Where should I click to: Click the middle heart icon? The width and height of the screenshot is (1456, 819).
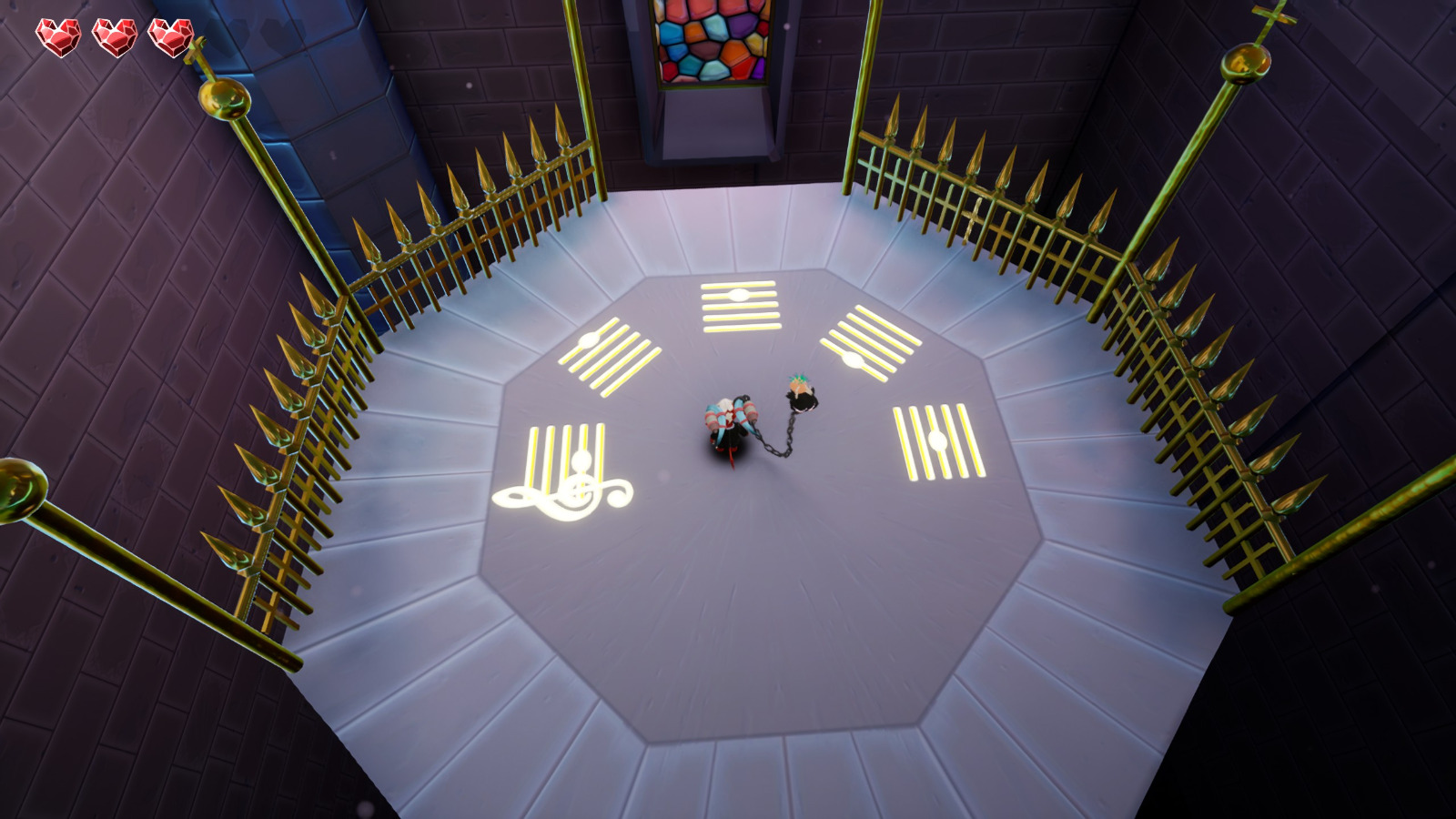pos(116,35)
